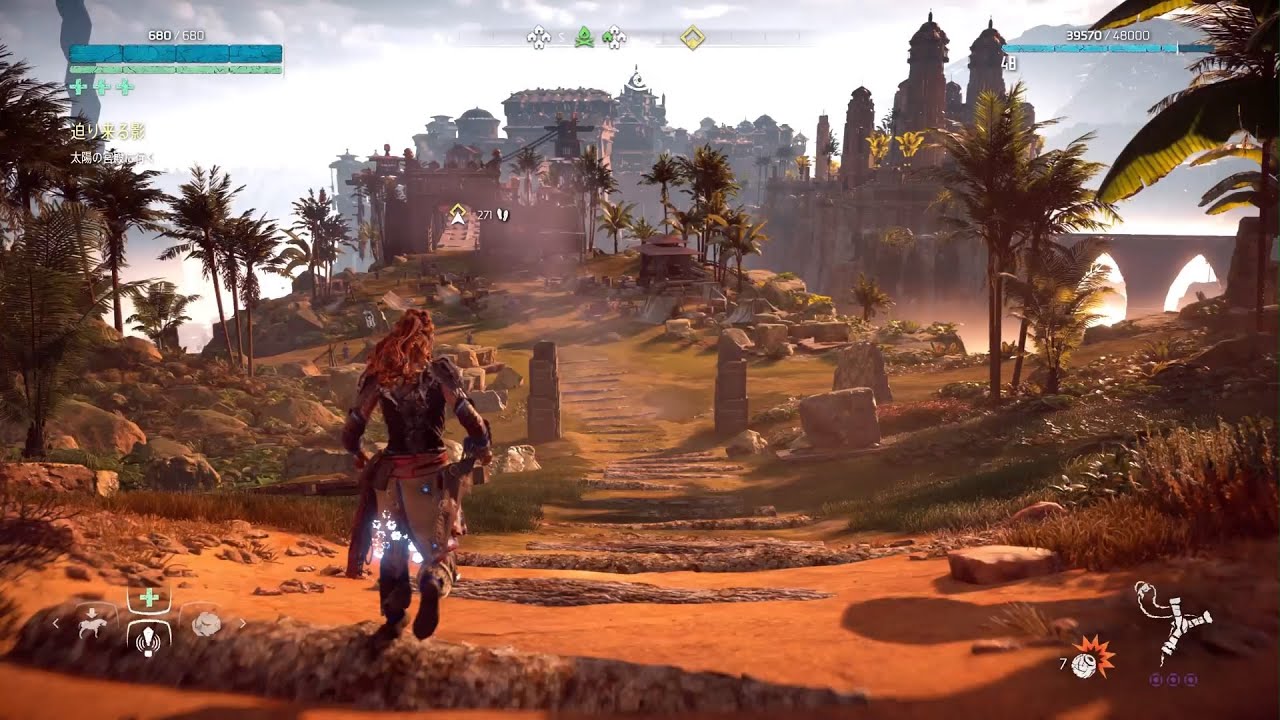
Task: Select the yellow diamond quest compass marker
Action: pyautogui.click(x=692, y=38)
